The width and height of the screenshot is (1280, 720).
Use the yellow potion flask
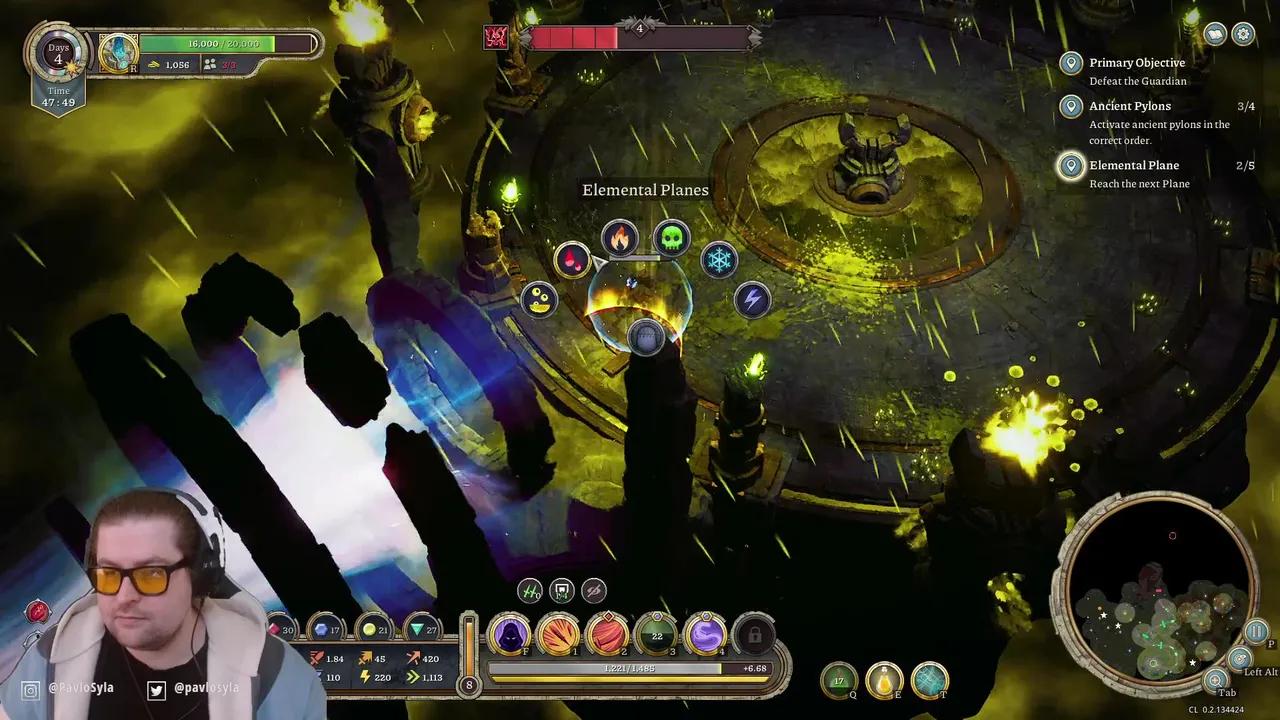pyautogui.click(x=884, y=680)
